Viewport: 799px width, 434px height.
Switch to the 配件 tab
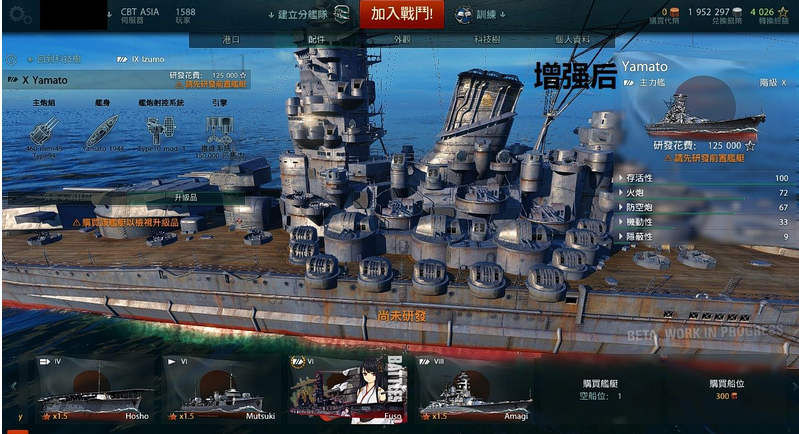[316, 40]
